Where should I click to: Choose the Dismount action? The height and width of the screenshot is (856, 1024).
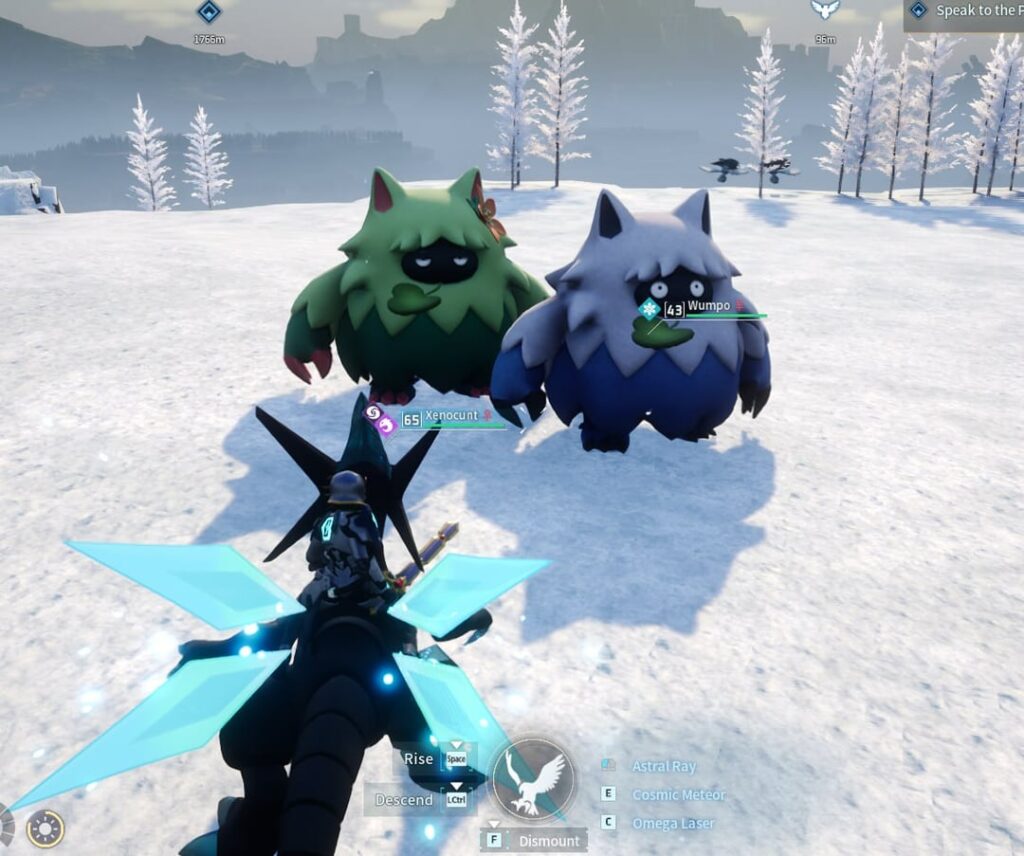click(548, 841)
